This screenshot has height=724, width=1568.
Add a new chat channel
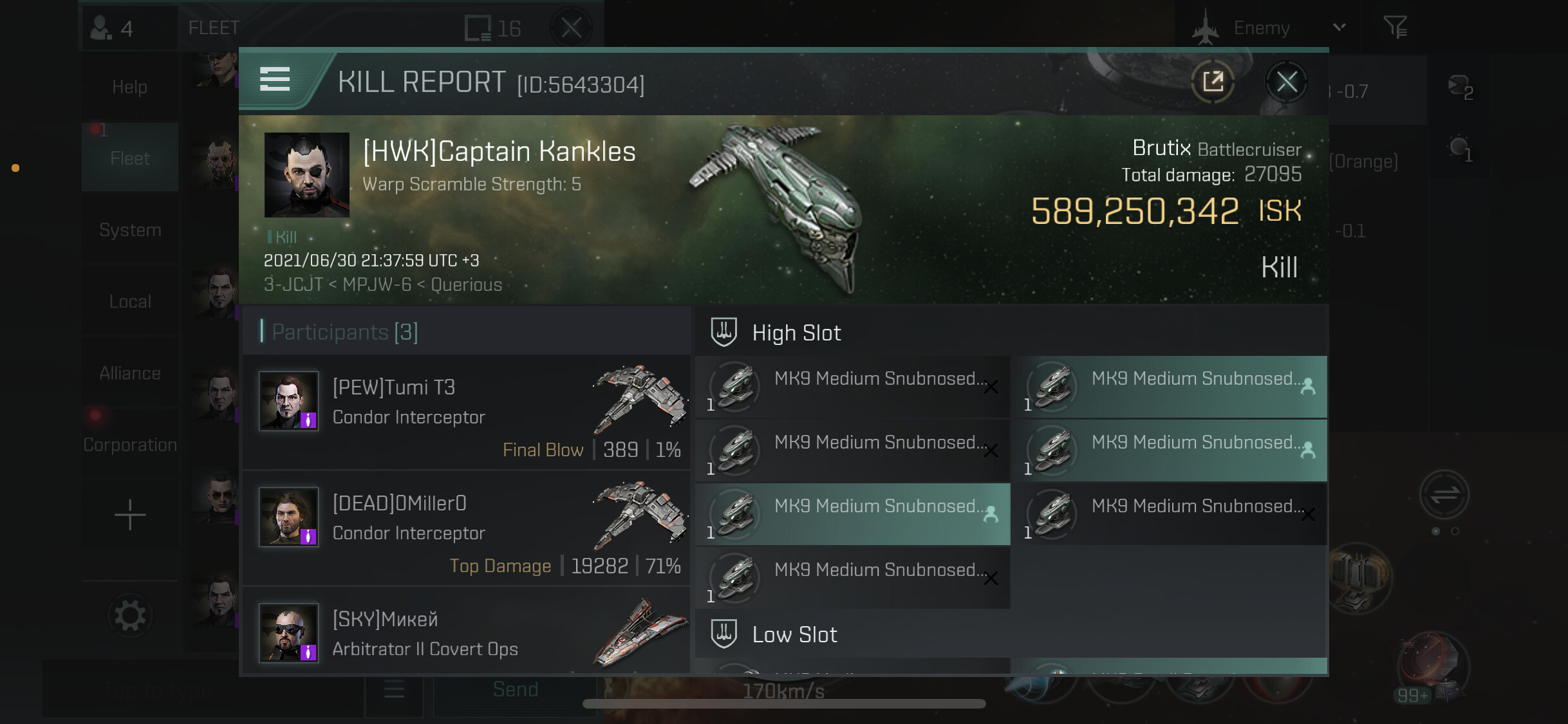[130, 515]
